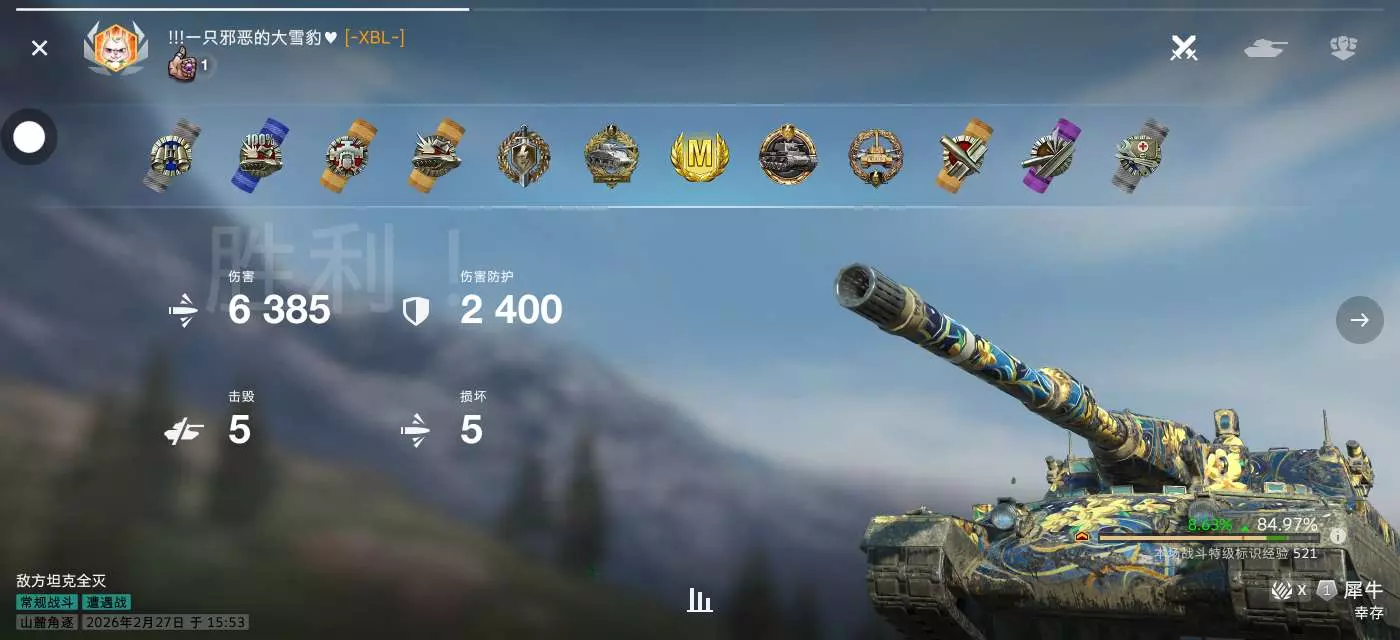Show info about the mark percentage
This screenshot has height=640, width=1400.
click(1338, 536)
